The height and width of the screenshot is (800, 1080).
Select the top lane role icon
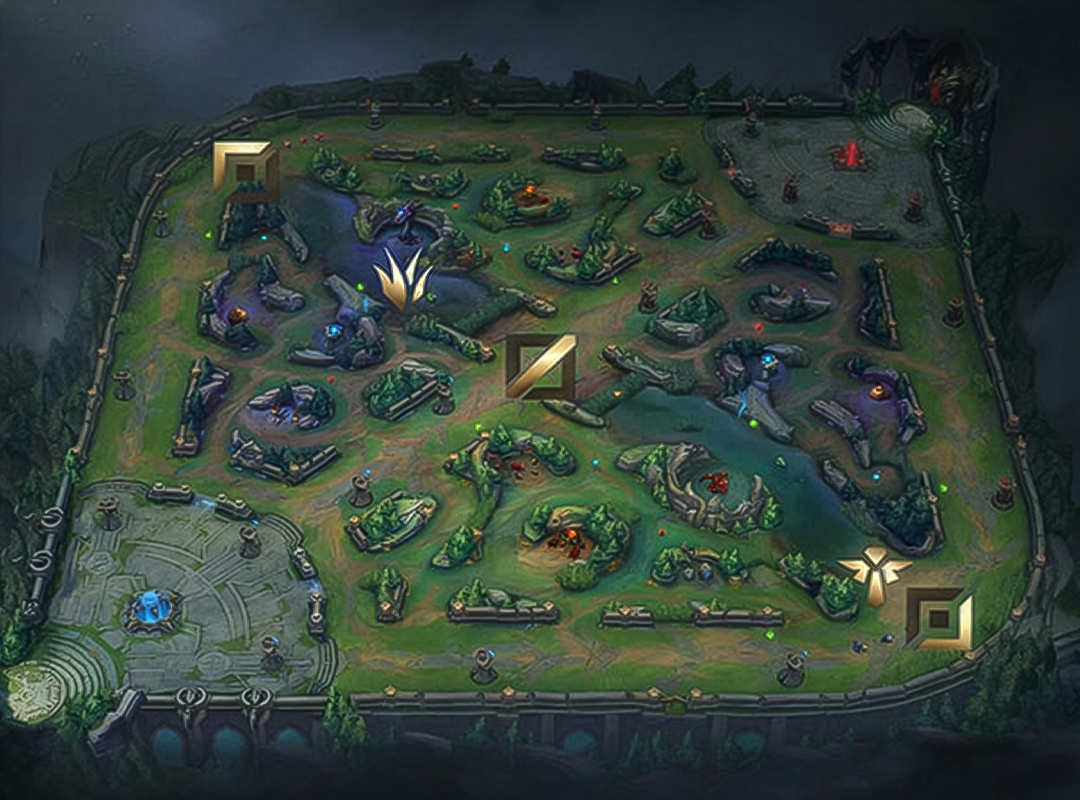coord(245,171)
